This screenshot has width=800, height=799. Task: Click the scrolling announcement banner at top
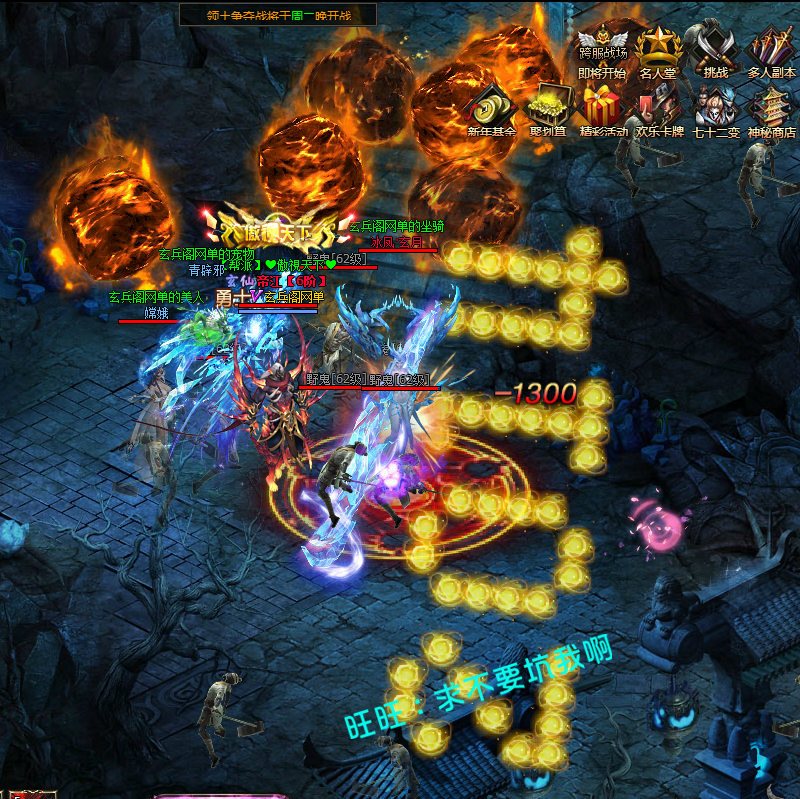(277, 14)
